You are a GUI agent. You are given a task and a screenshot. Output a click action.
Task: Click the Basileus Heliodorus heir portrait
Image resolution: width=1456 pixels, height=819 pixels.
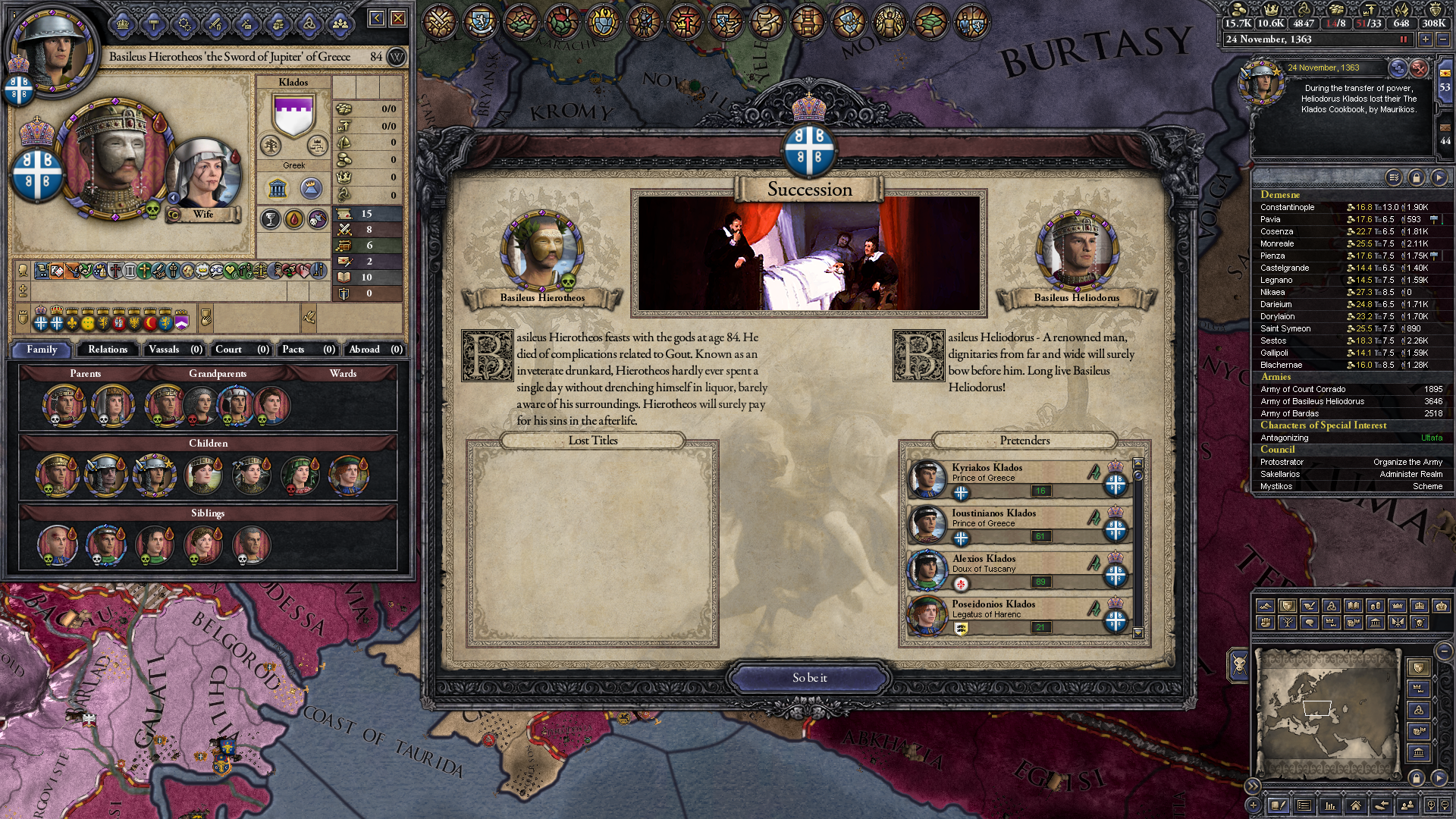click(1076, 251)
